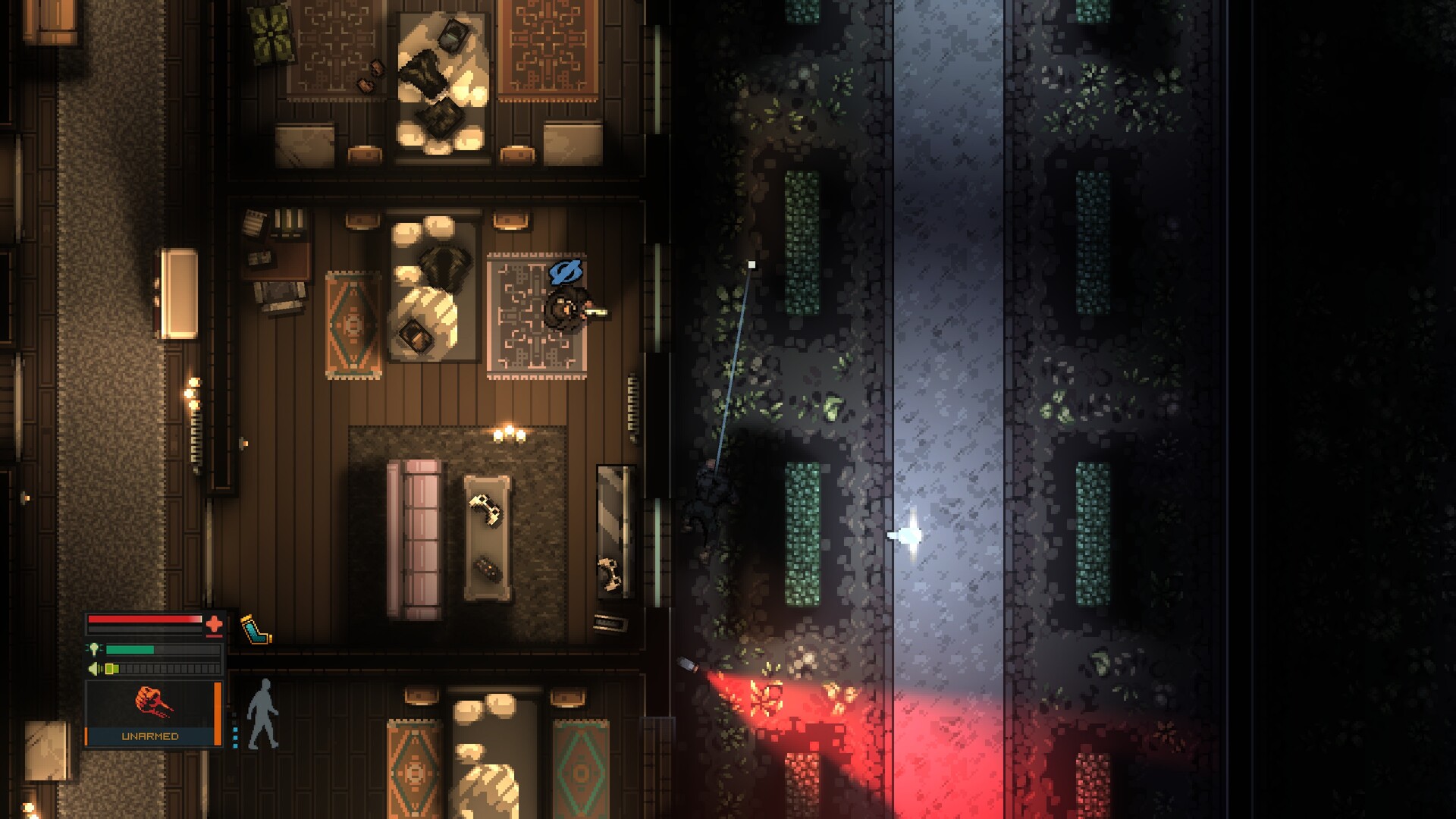Image resolution: width=1456 pixels, height=819 pixels.
Task: Select the walking stance figure icon
Action: (262, 713)
